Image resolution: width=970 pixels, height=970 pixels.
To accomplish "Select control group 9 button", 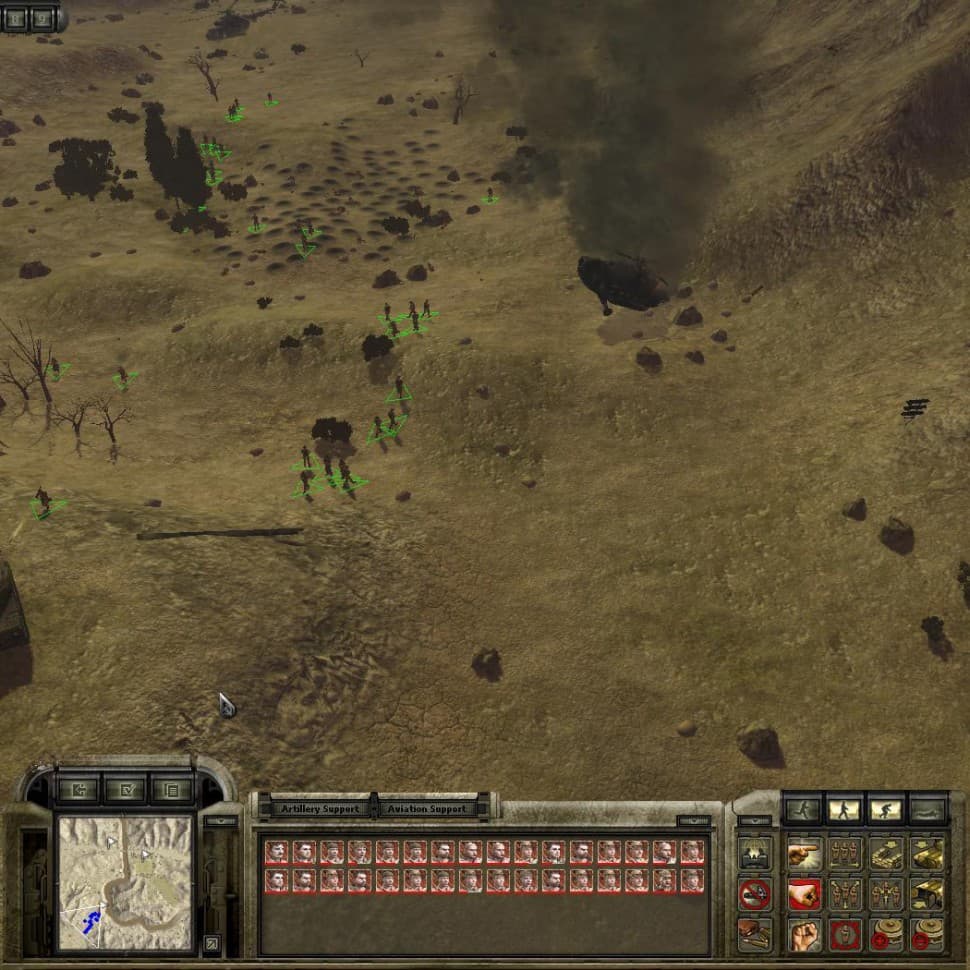I will click(42, 17).
